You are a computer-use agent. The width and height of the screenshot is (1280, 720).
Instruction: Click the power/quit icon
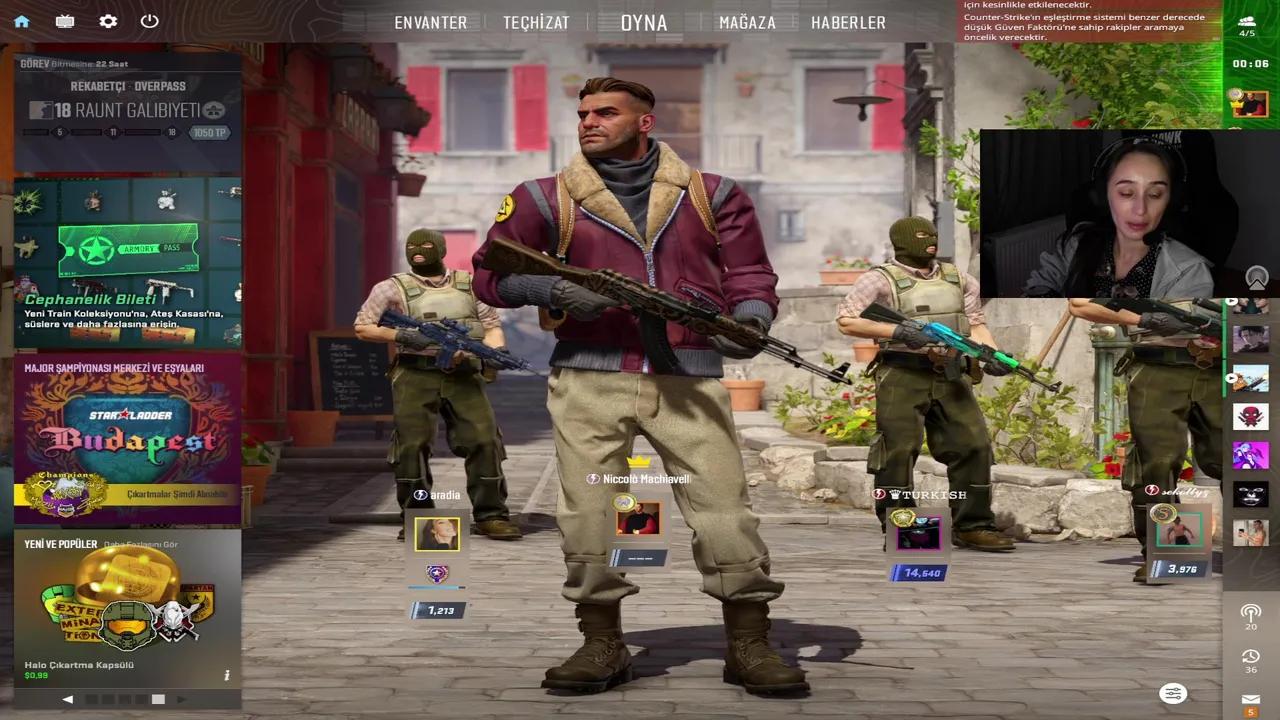tap(150, 20)
